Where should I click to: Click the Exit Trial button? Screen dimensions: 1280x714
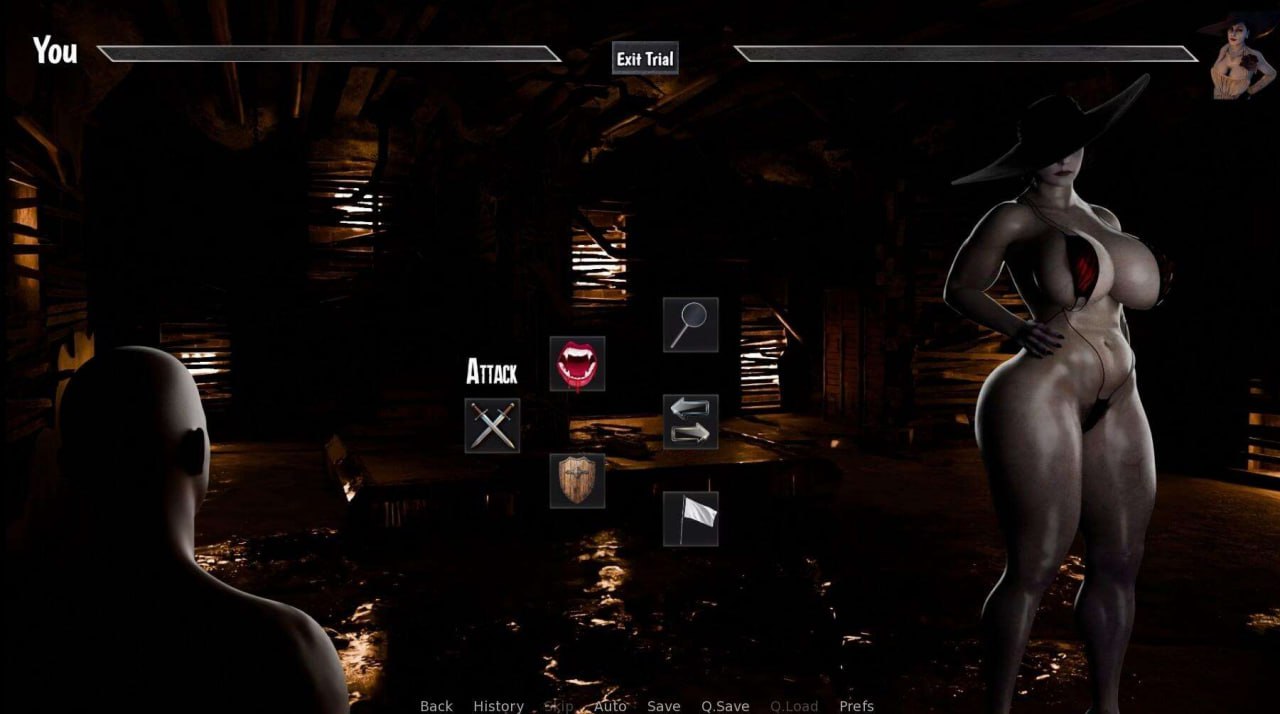pyautogui.click(x=645, y=59)
